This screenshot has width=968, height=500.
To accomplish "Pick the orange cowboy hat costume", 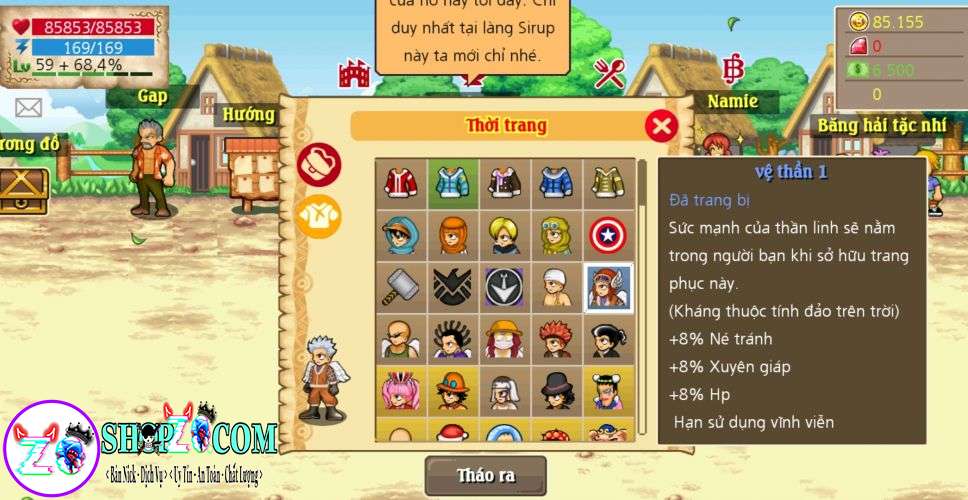I will tap(453, 391).
